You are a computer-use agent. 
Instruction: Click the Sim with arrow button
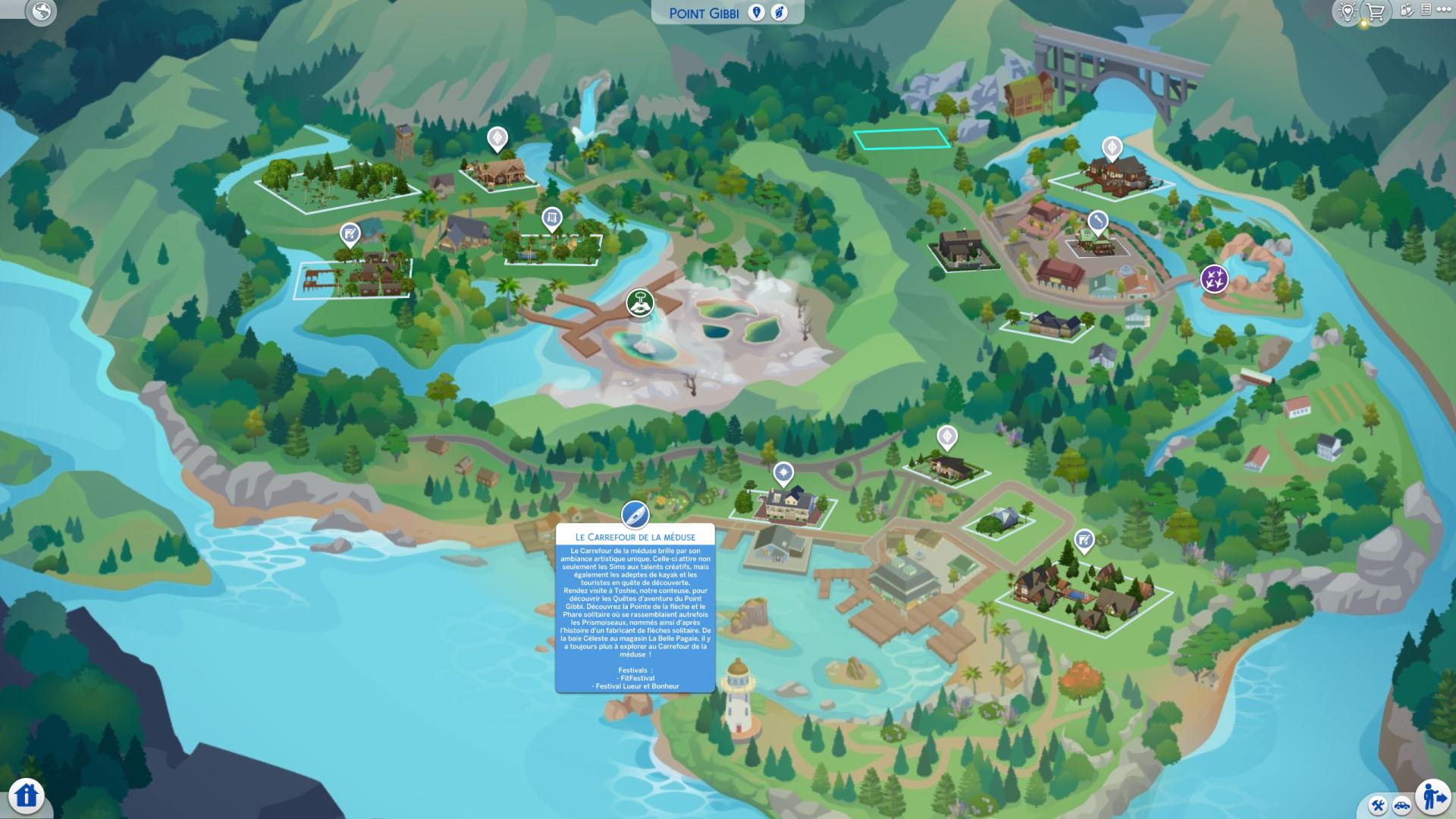[x=1432, y=796]
